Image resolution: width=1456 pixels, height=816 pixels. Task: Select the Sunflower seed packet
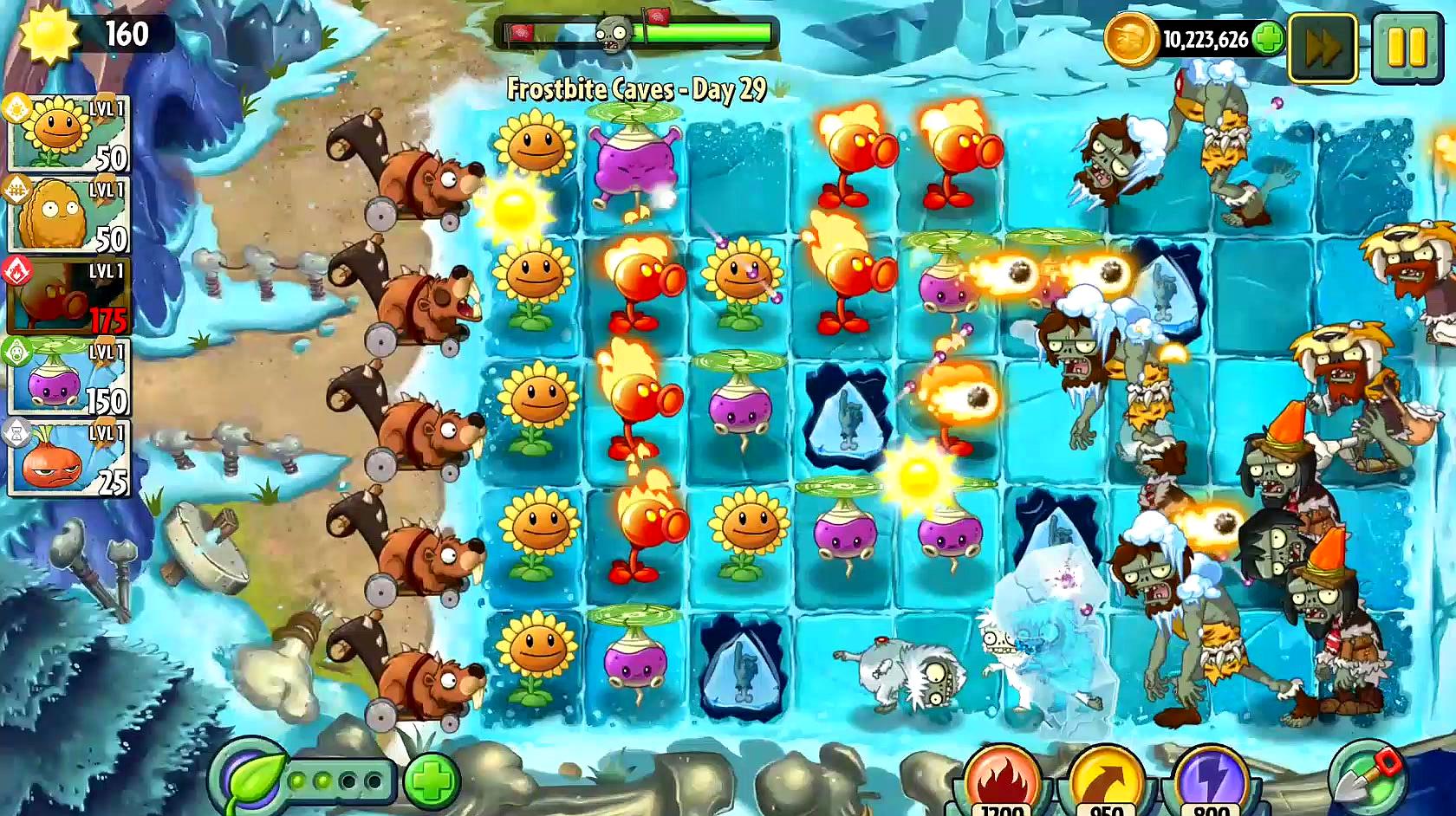point(68,134)
